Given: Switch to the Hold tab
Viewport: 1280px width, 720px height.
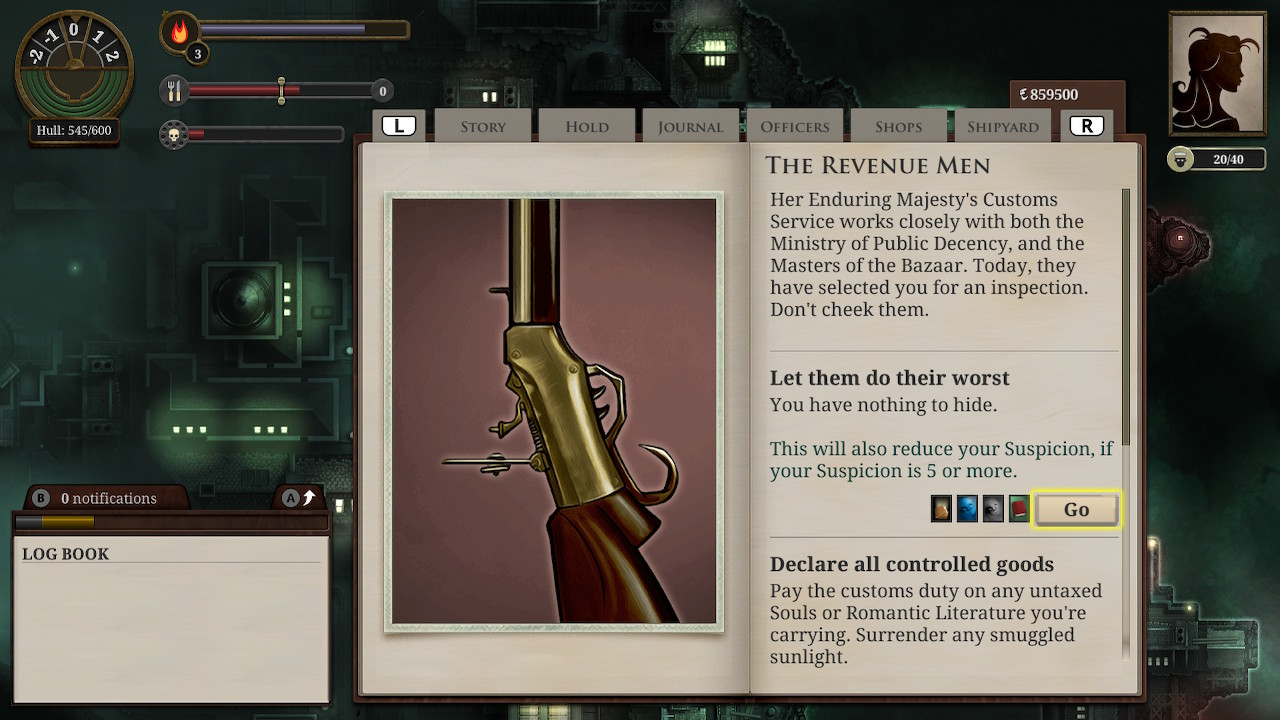Looking at the screenshot, I should point(586,126).
